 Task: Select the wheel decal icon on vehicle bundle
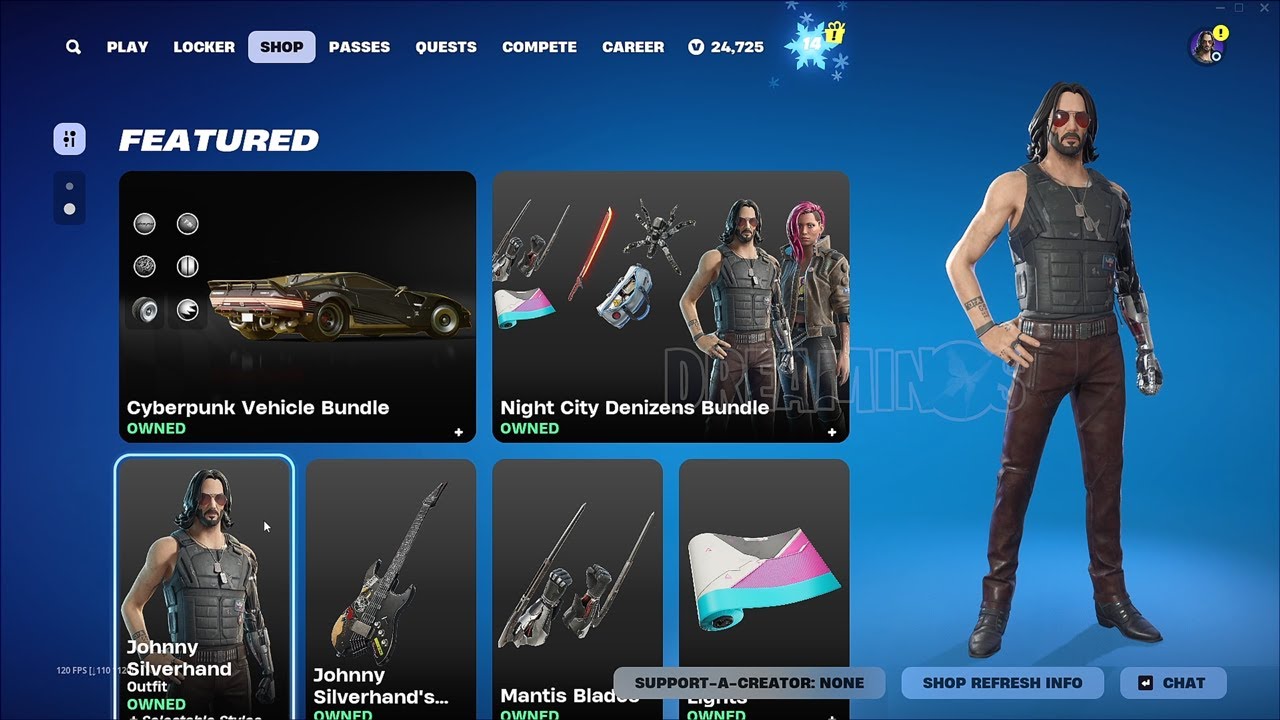tap(146, 310)
